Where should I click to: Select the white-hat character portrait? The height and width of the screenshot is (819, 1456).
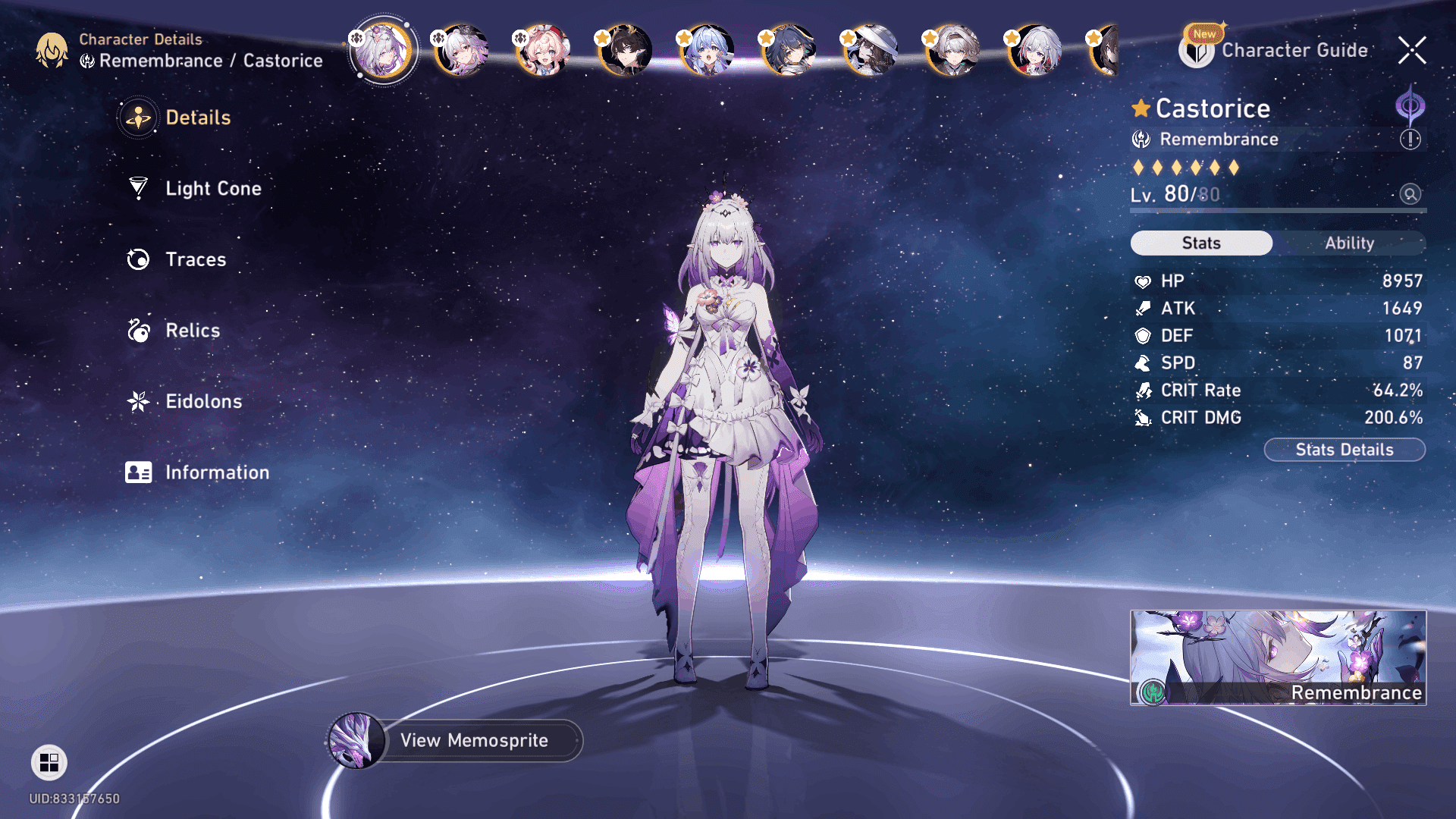[x=871, y=51]
